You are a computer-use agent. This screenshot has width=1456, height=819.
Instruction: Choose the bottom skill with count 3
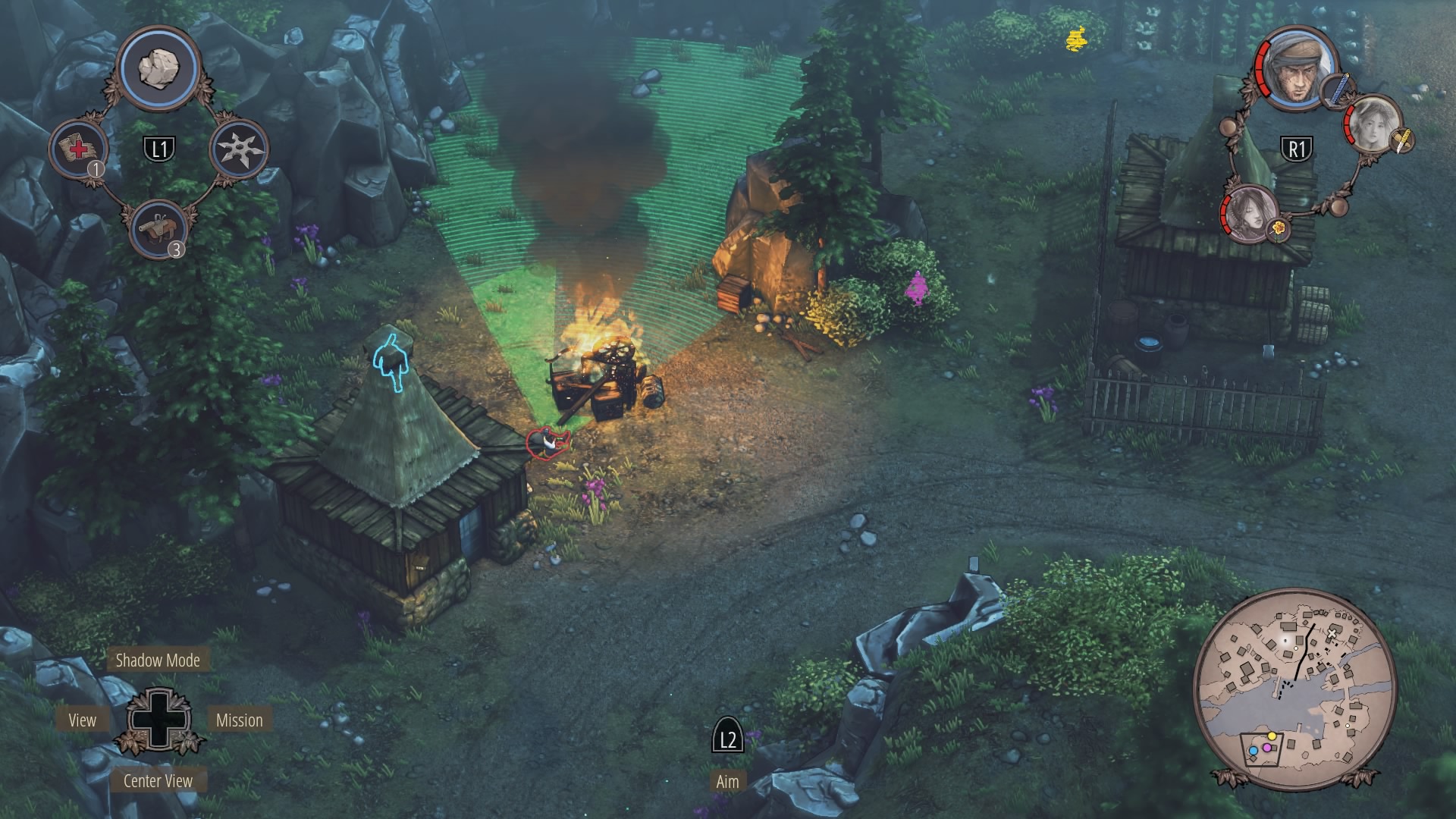click(159, 227)
